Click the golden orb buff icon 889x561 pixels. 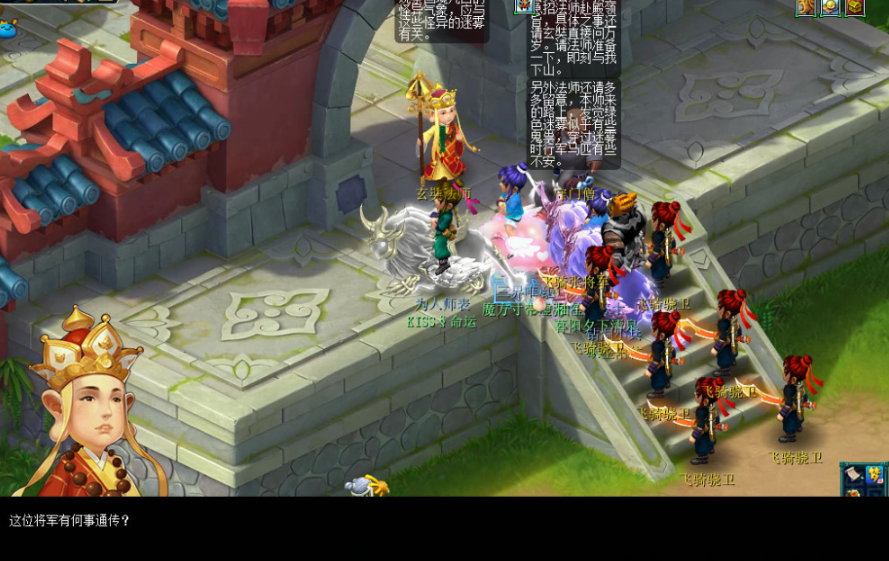(x=830, y=7)
